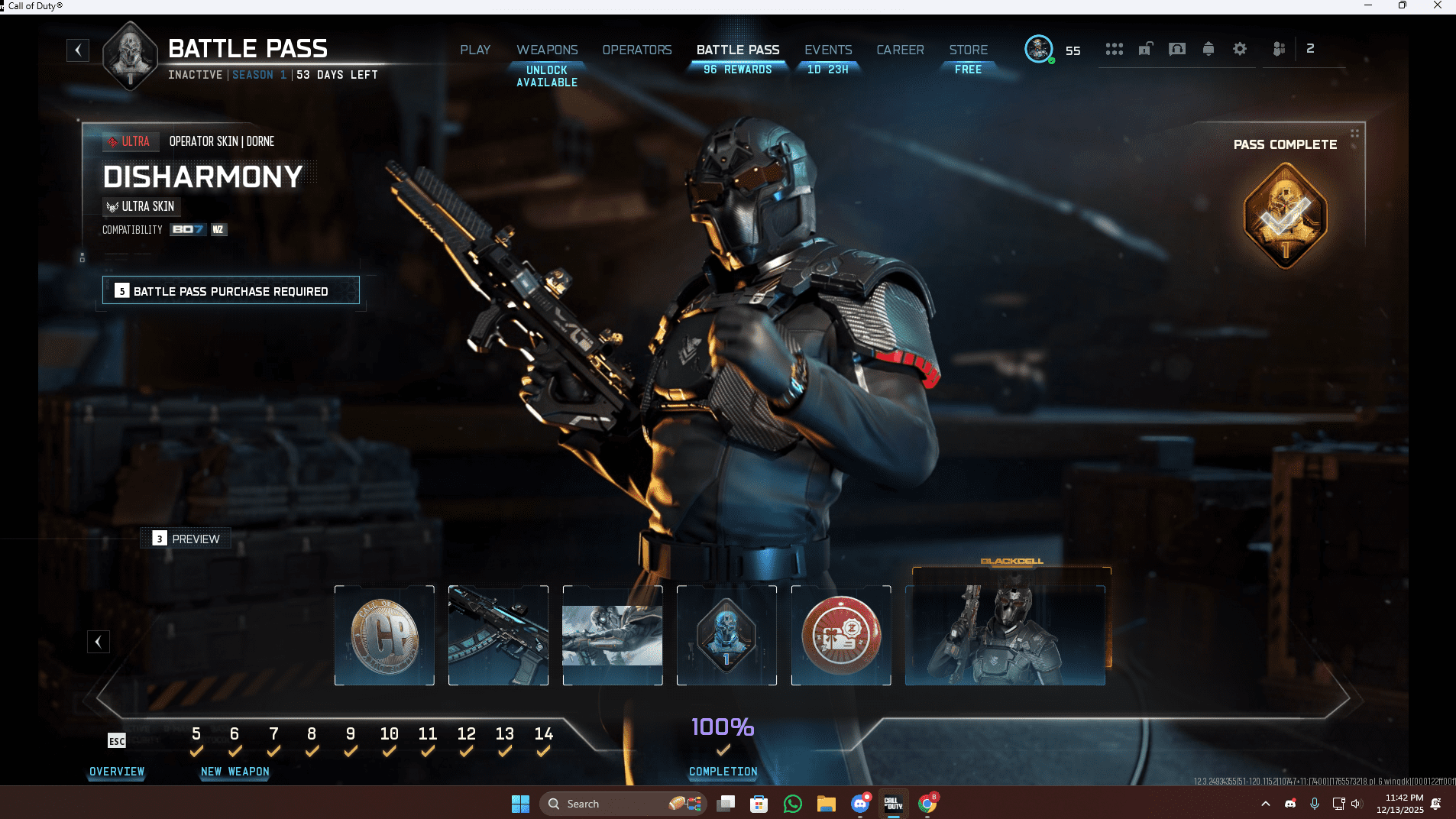Select the BlackCell operator reward tile
Viewport: 1456px width, 819px height.
coord(1005,636)
